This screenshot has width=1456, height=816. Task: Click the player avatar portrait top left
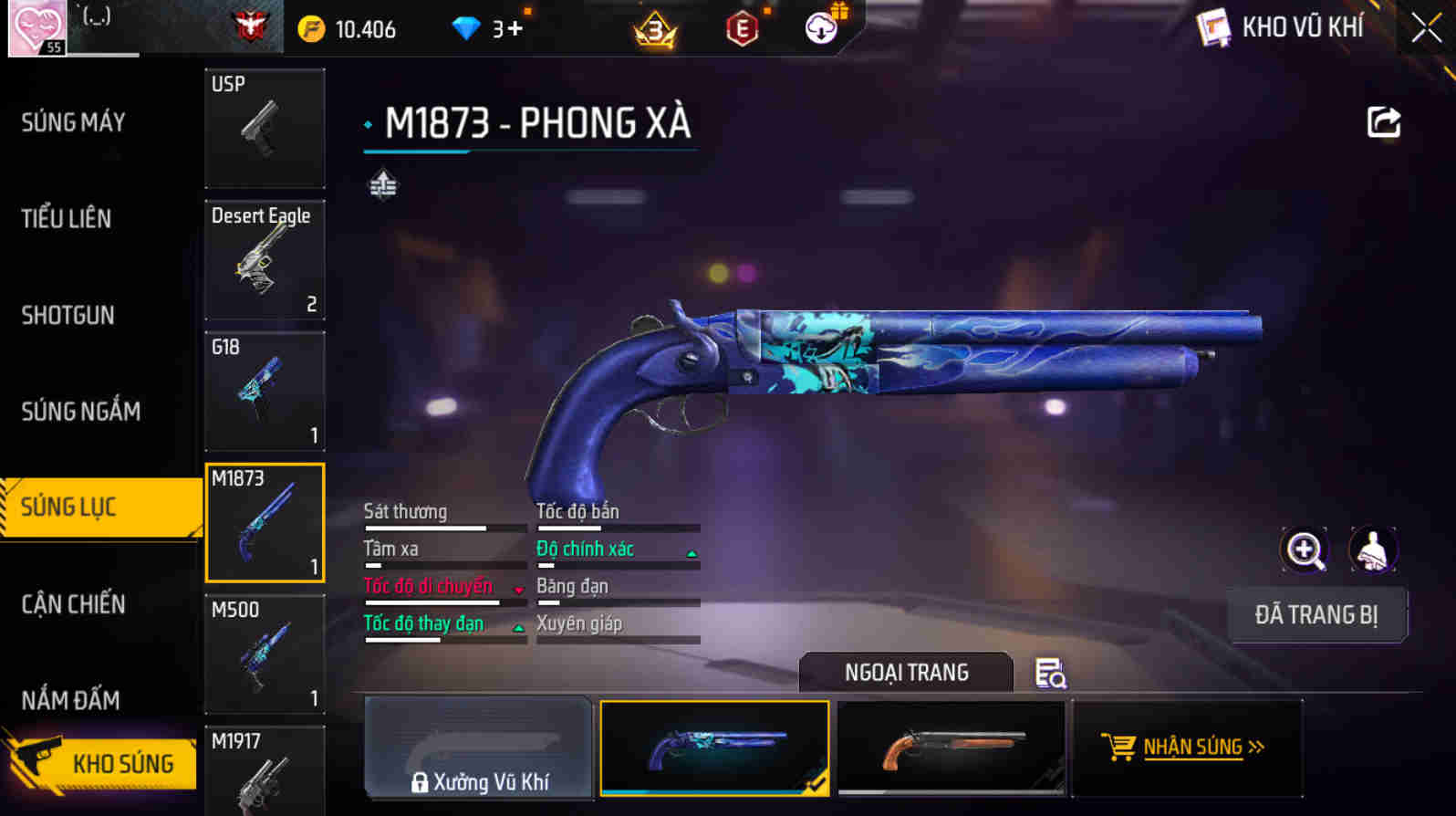point(35,27)
